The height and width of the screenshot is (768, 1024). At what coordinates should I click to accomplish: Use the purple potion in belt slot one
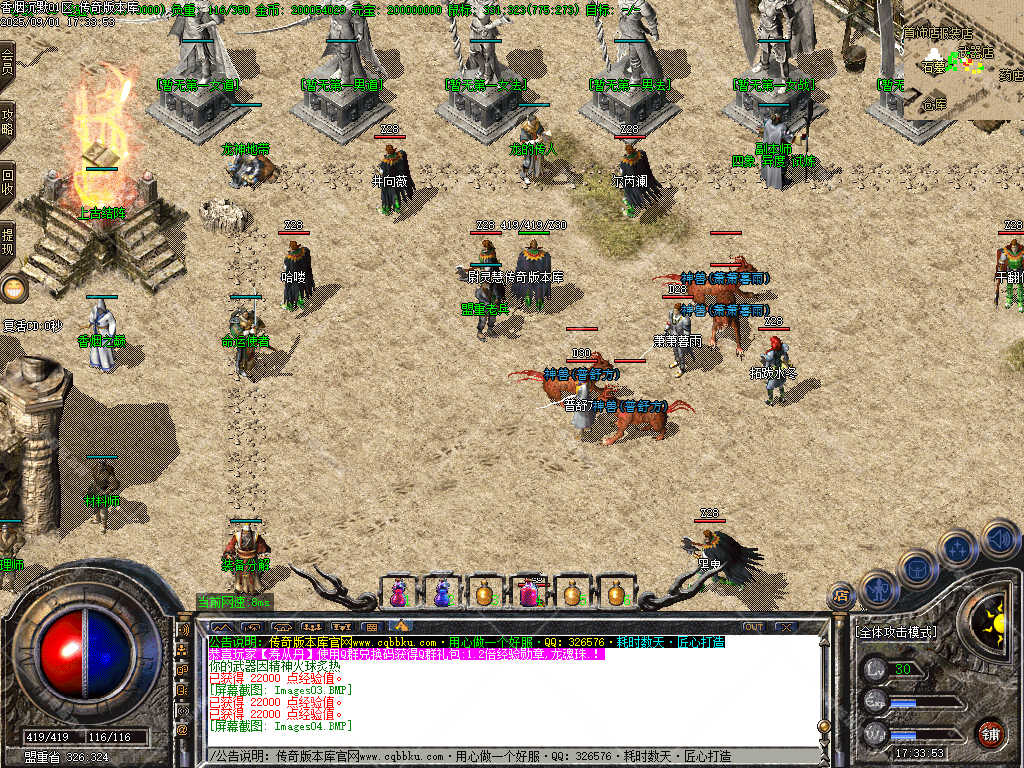pyautogui.click(x=399, y=593)
